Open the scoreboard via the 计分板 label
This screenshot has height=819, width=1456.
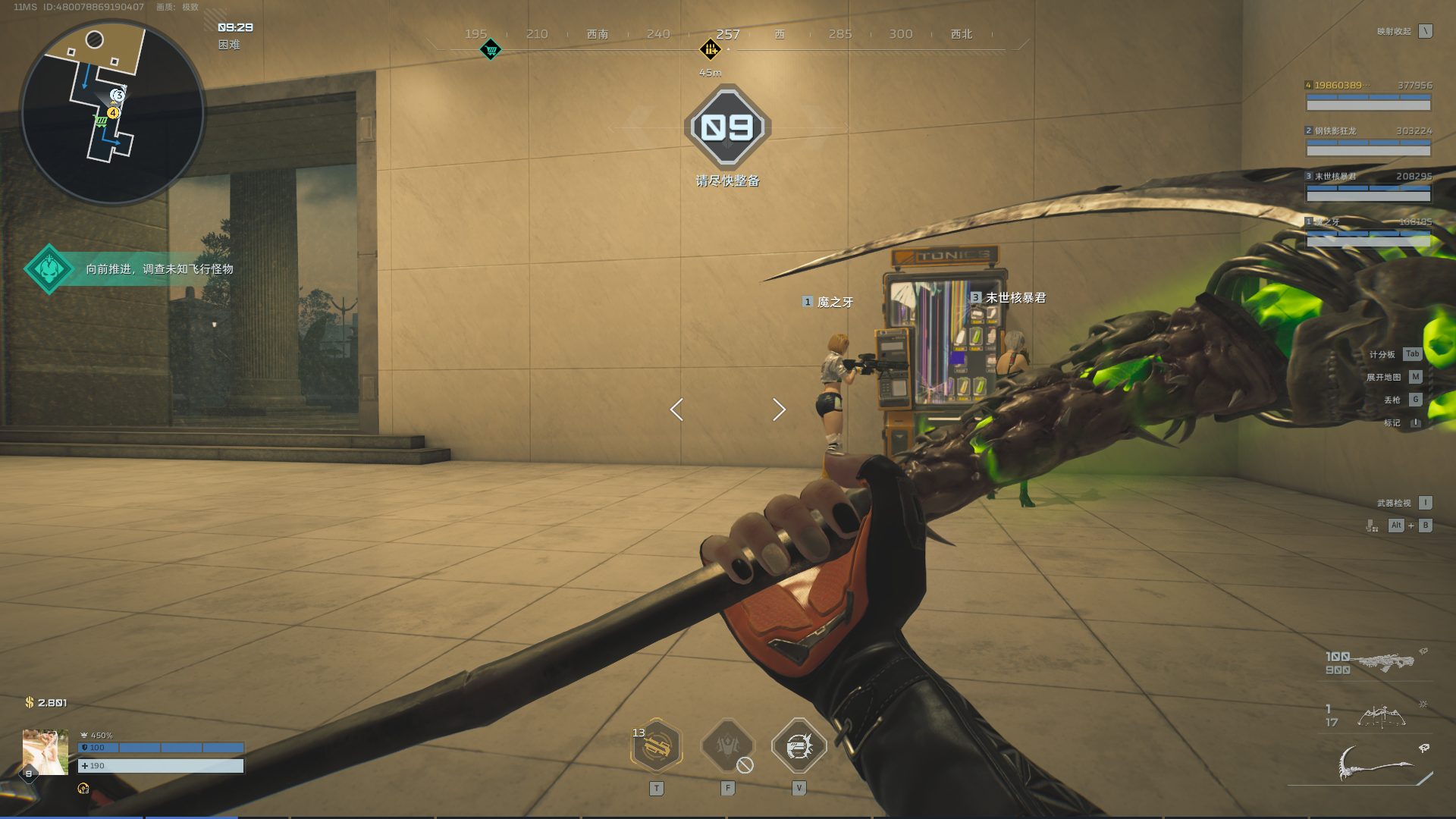coord(1382,354)
